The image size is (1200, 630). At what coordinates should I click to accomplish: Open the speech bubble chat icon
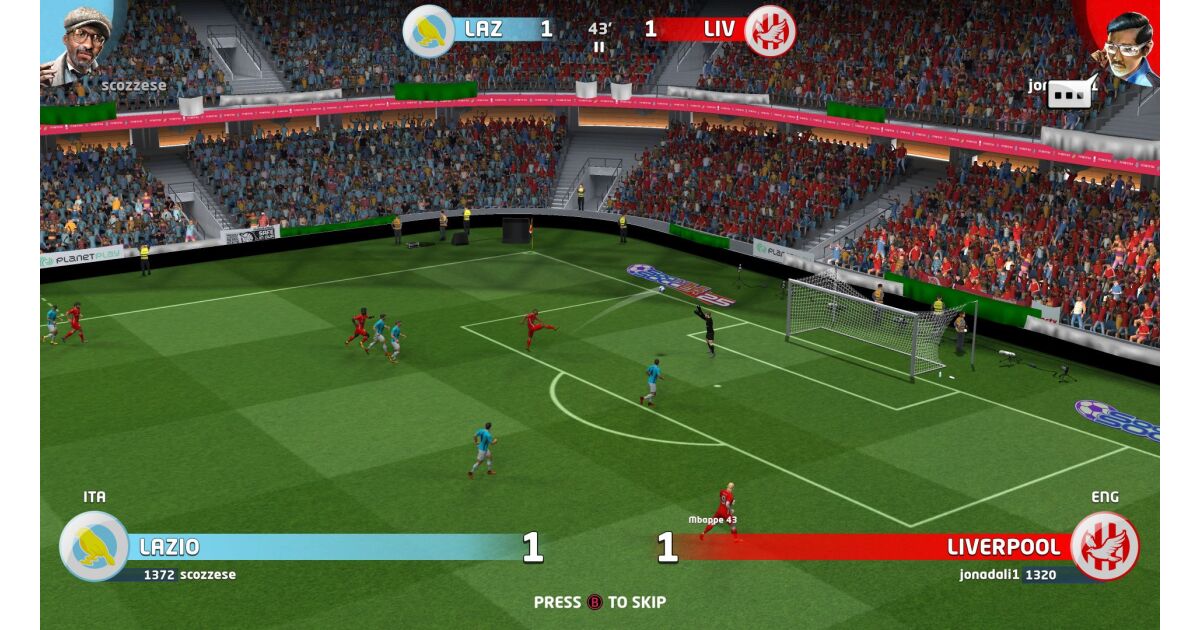coord(1071,93)
